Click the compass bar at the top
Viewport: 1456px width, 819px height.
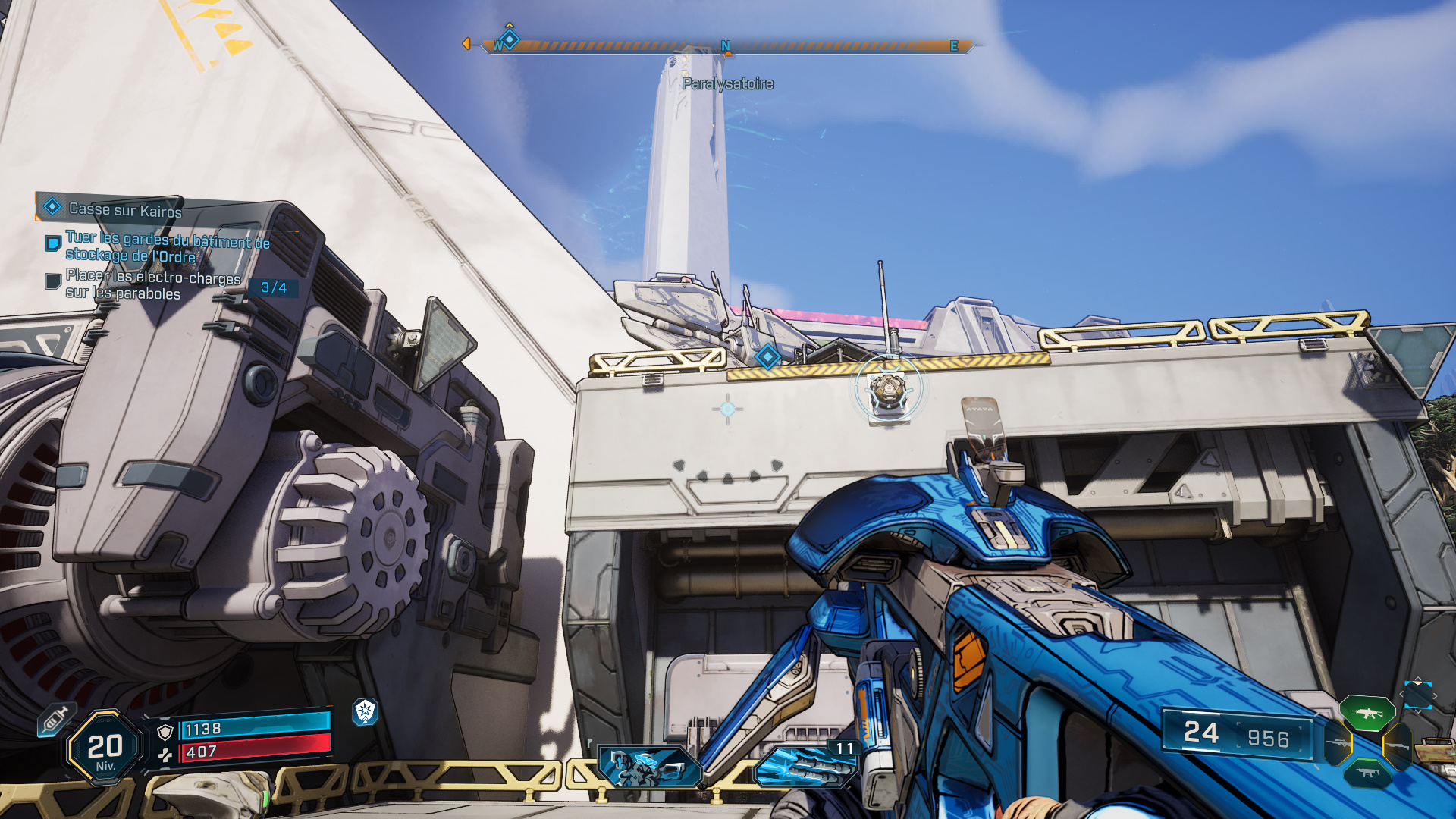(x=724, y=46)
